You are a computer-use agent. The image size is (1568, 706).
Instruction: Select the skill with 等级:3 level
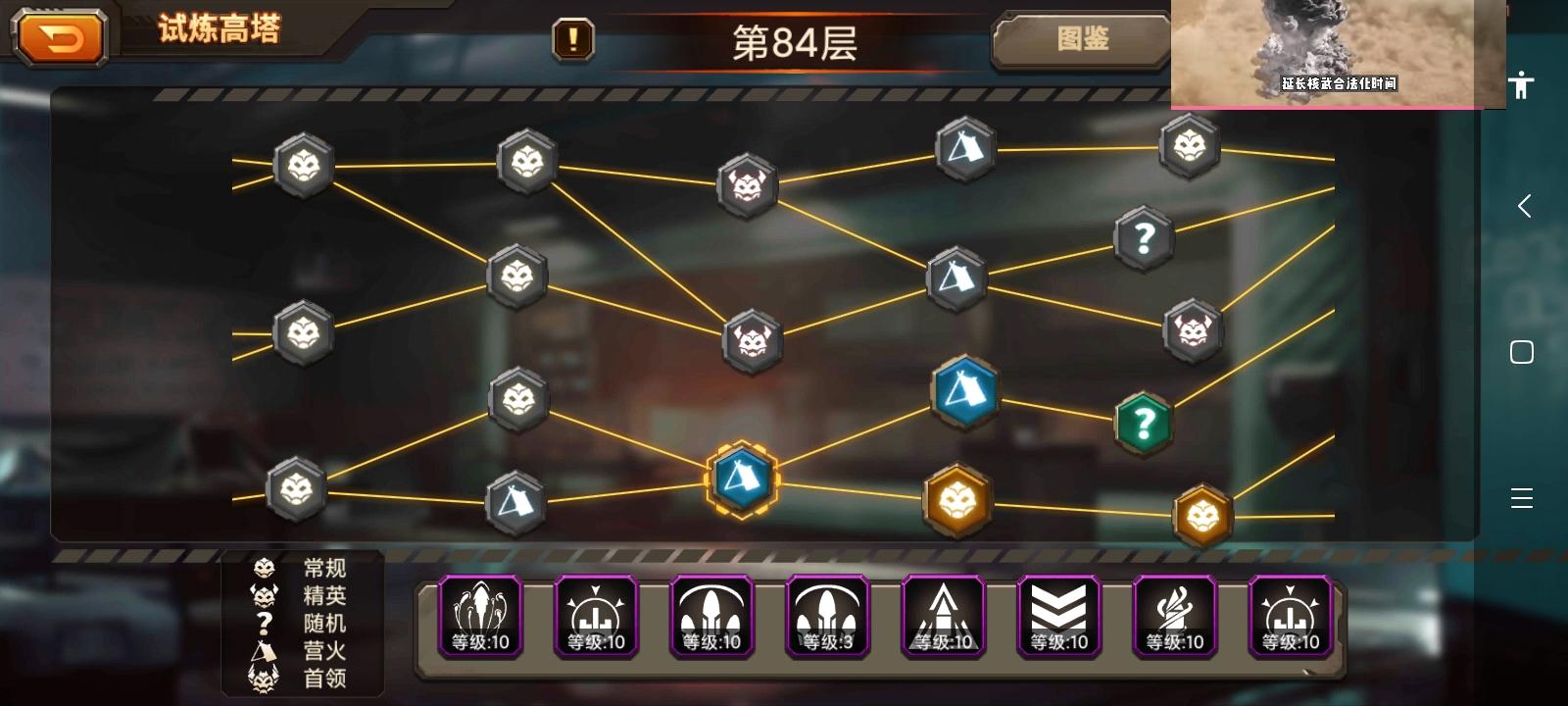[x=826, y=616]
